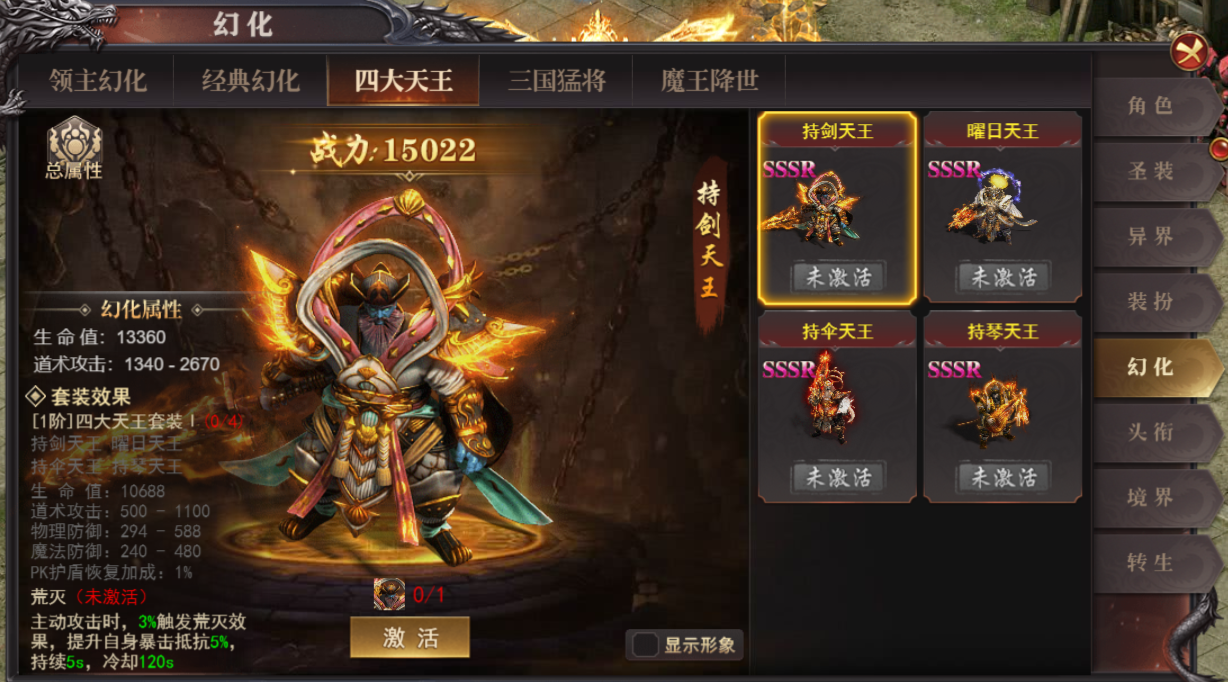This screenshot has width=1228, height=682.
Task: Select the 持琴天王 card
Action: [x=1002, y=406]
